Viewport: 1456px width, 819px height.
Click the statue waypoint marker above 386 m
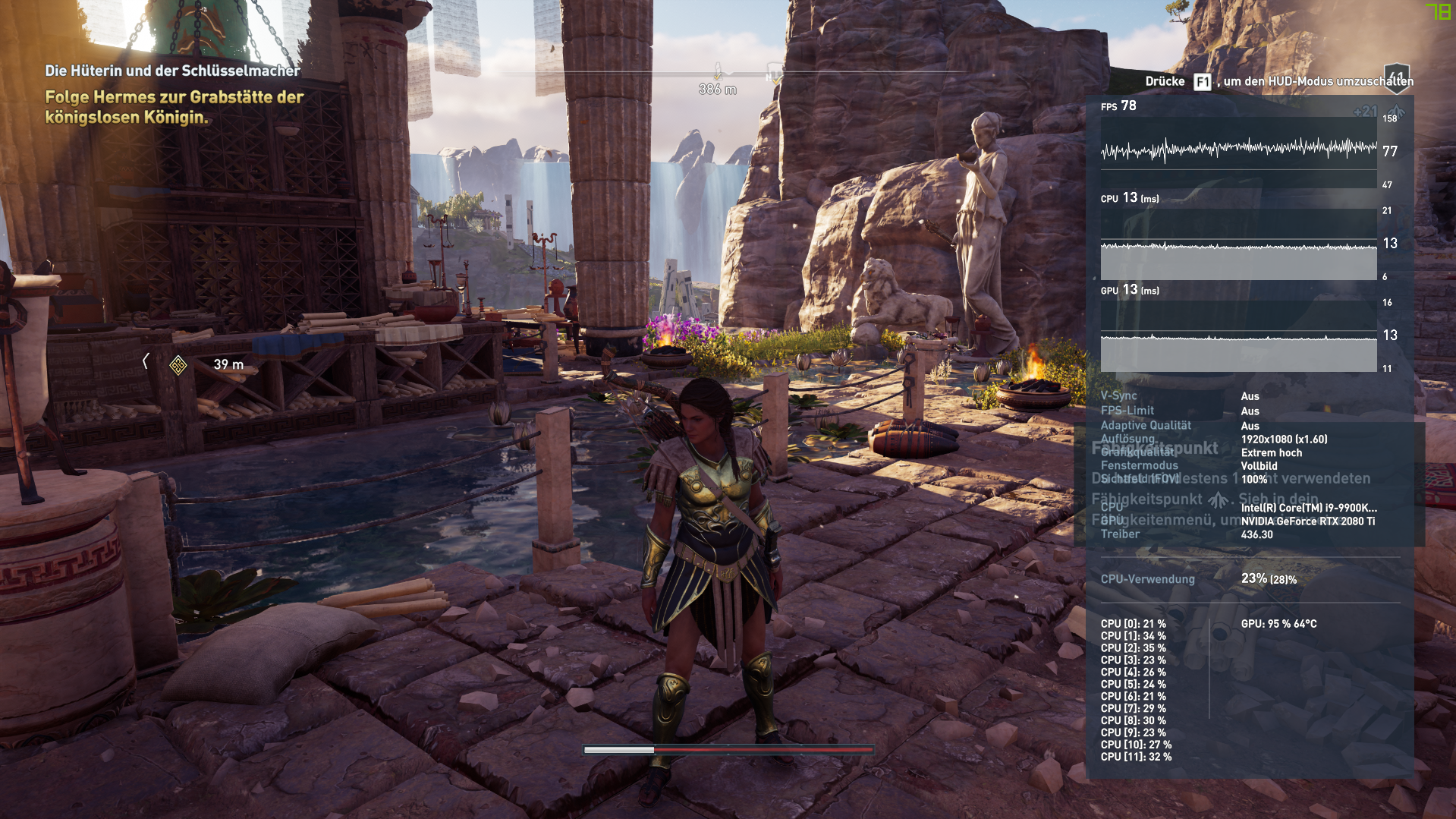(716, 67)
